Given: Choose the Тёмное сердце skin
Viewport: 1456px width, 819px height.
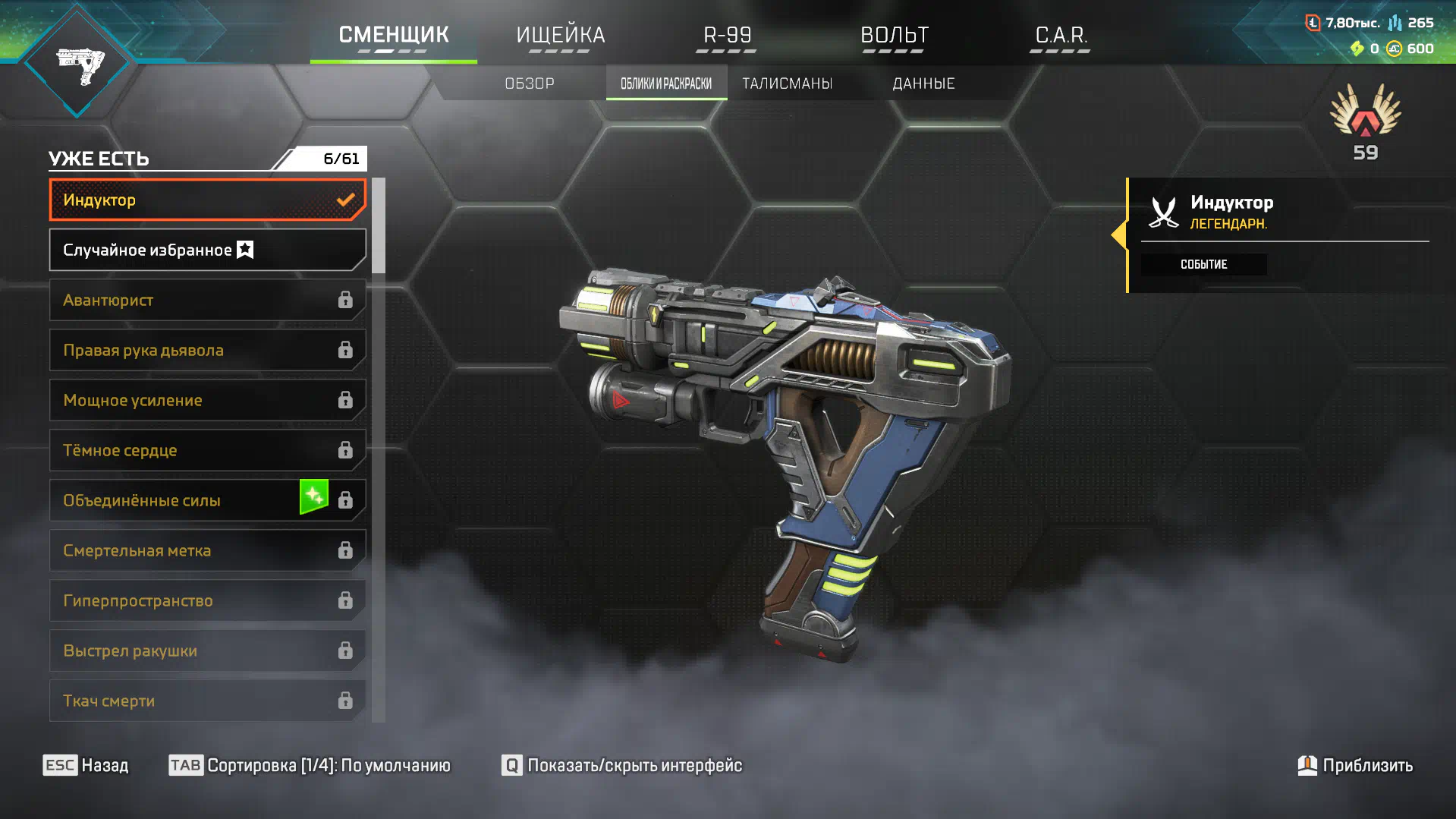Looking at the screenshot, I should point(207,450).
